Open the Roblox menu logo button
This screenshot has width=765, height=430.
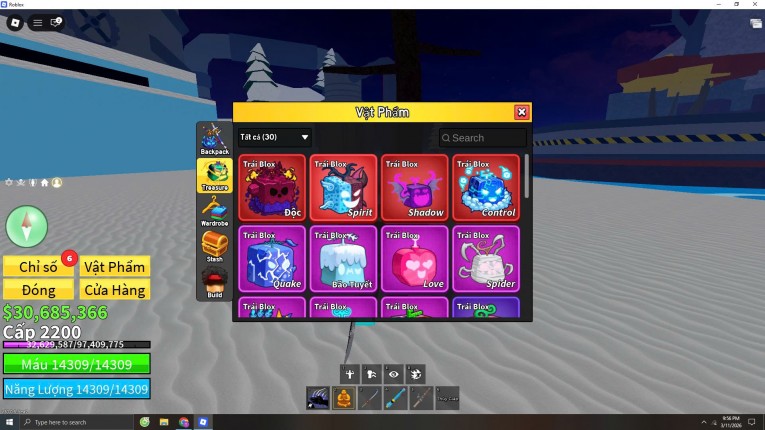tap(15, 22)
